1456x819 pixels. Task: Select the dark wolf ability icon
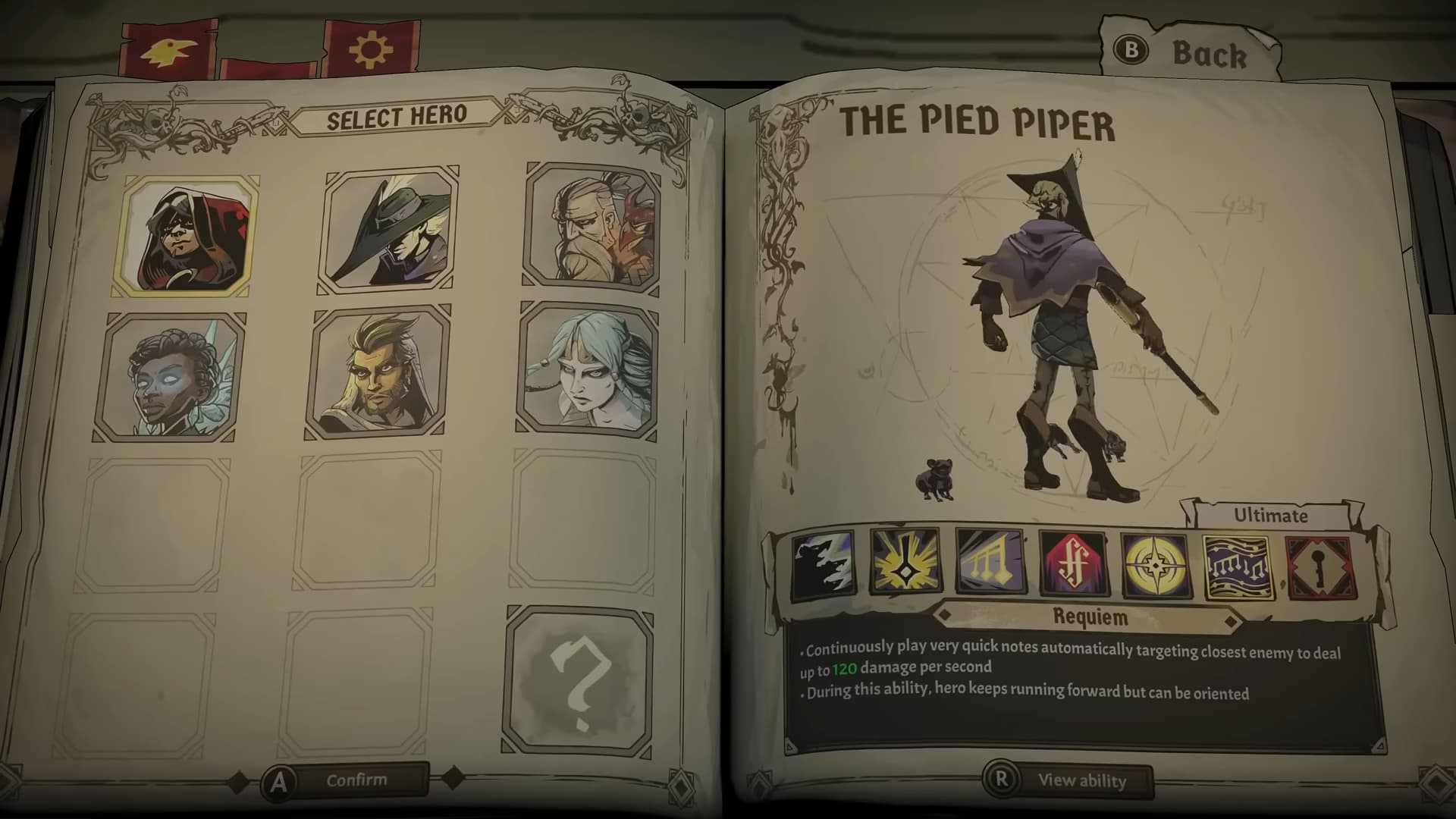(x=825, y=563)
